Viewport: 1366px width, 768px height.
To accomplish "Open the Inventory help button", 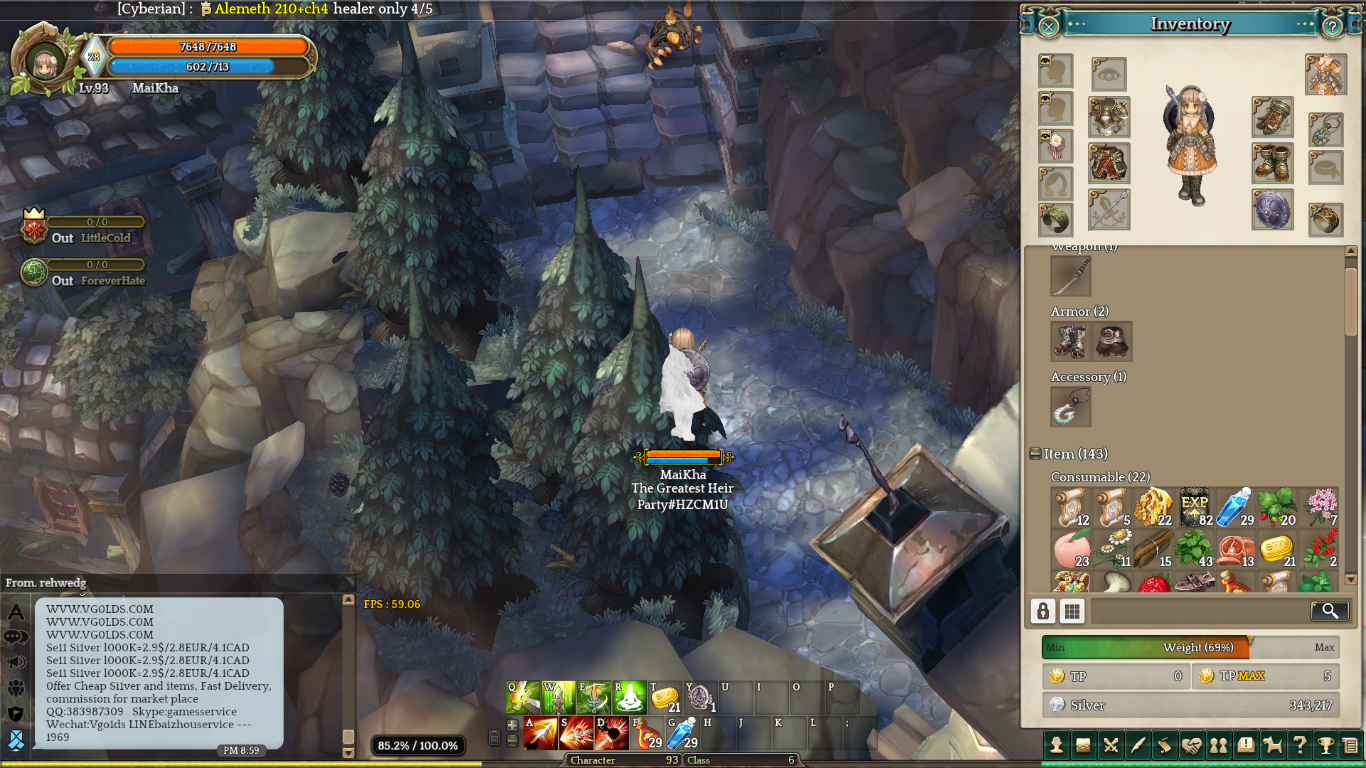I will pyautogui.click(x=1332, y=26).
